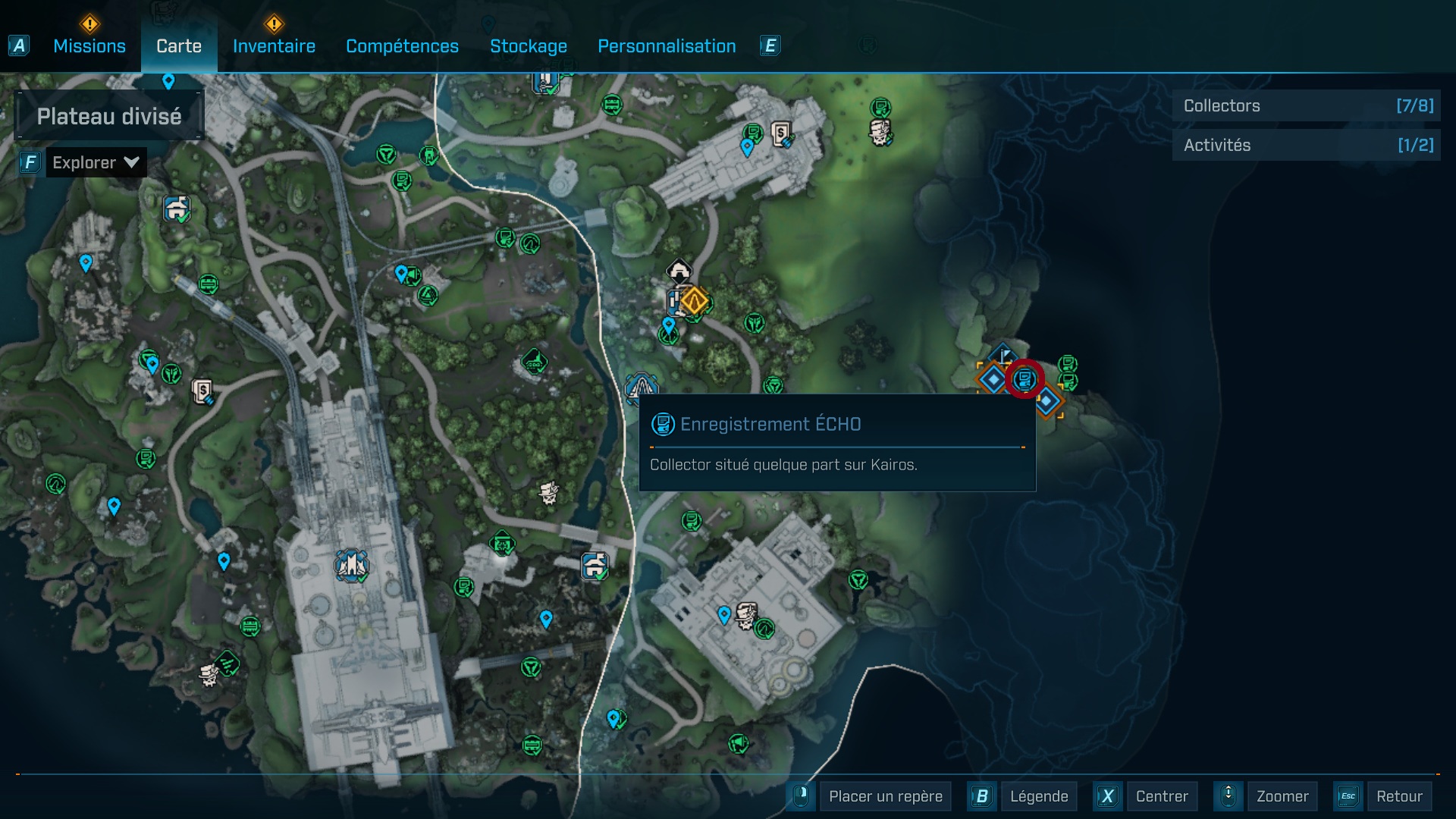This screenshot has width=1456, height=819.
Task: Click the Zoomer map control
Action: 1282,796
